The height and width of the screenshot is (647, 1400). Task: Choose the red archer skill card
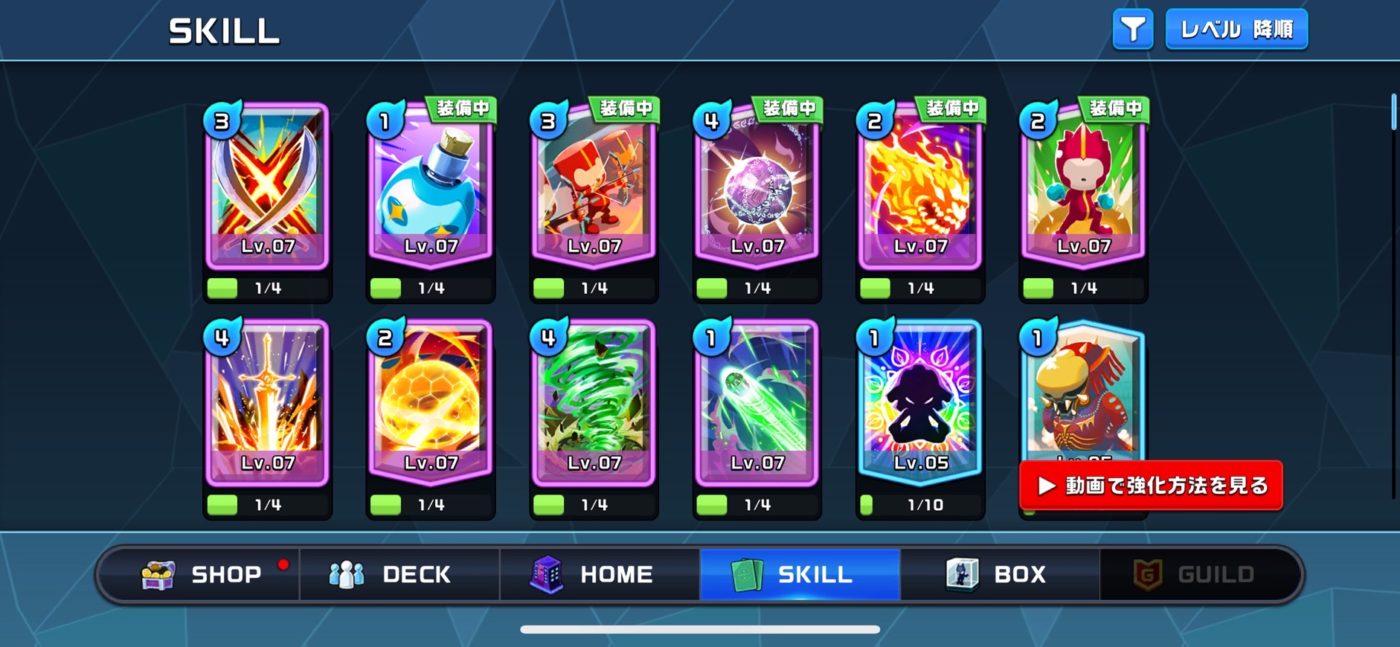593,187
